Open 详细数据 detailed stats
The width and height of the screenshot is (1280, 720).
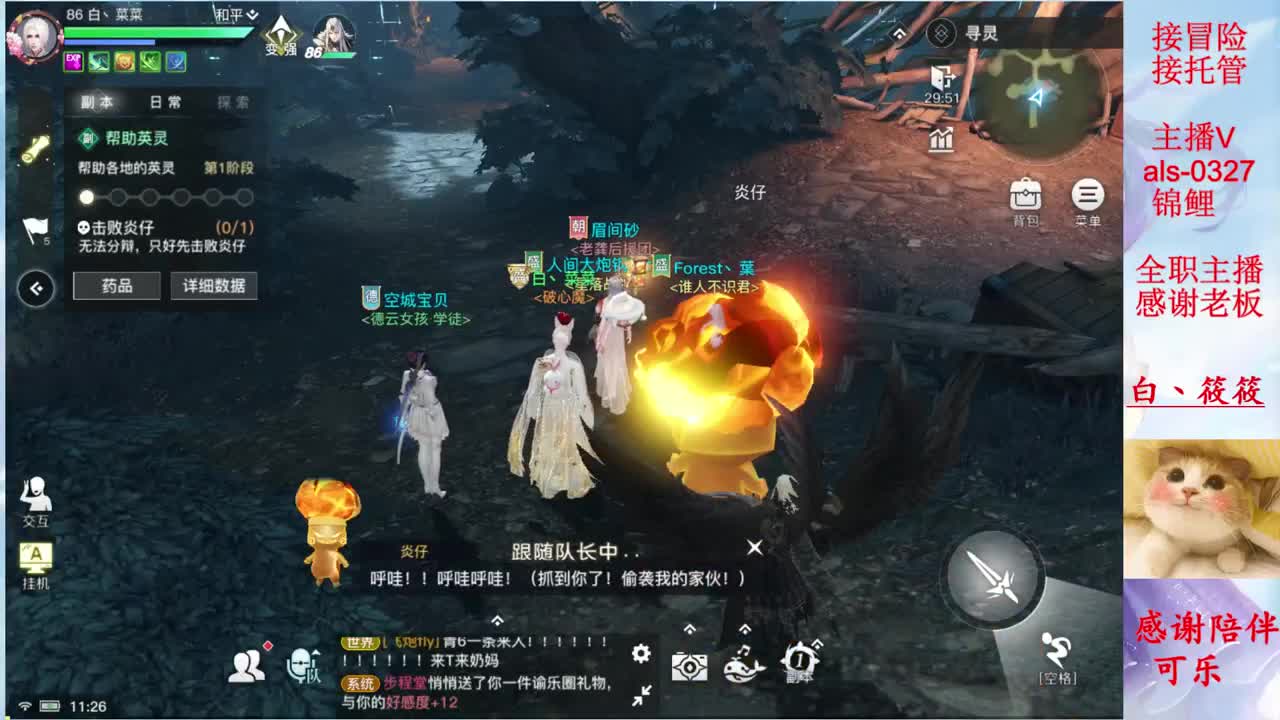pos(213,286)
